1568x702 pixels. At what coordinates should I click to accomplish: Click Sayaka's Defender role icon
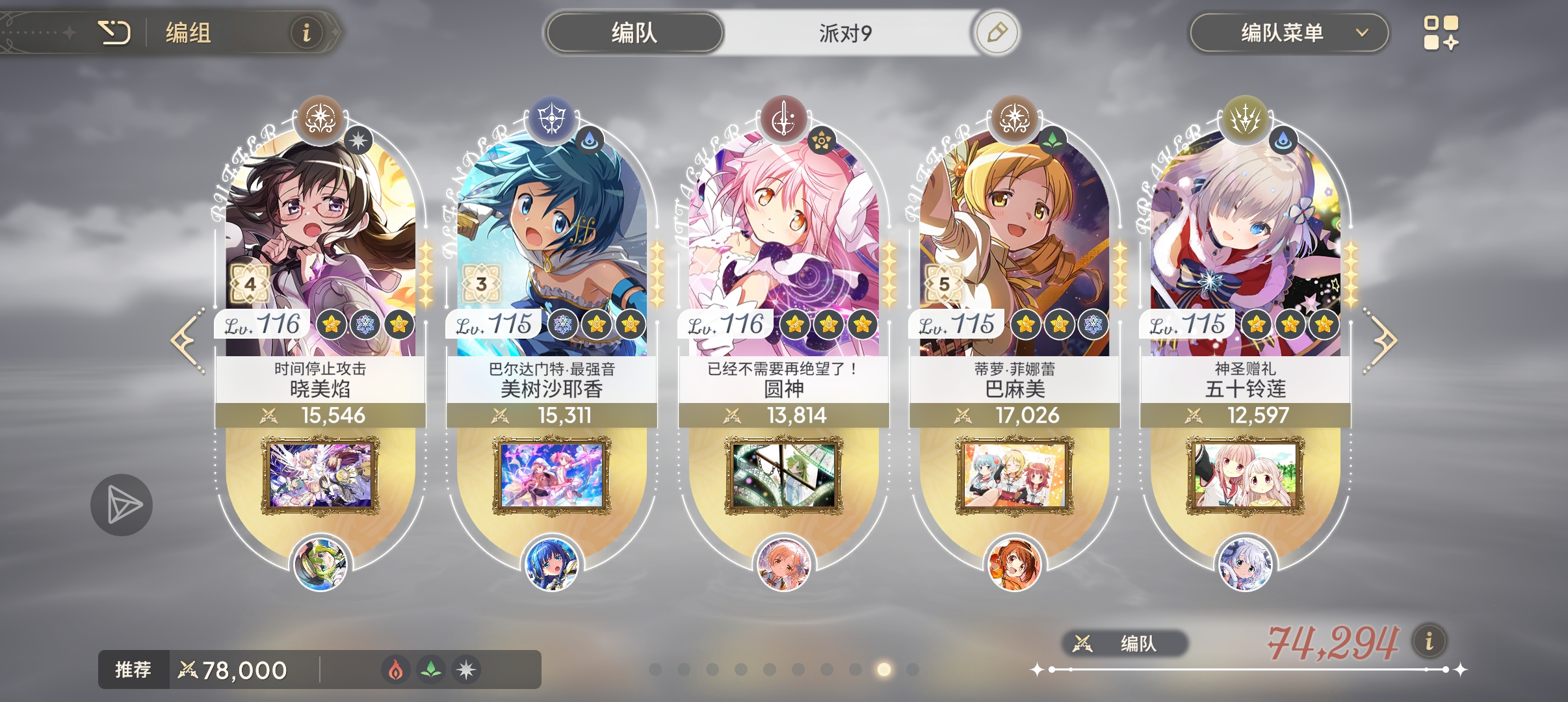pos(551,119)
